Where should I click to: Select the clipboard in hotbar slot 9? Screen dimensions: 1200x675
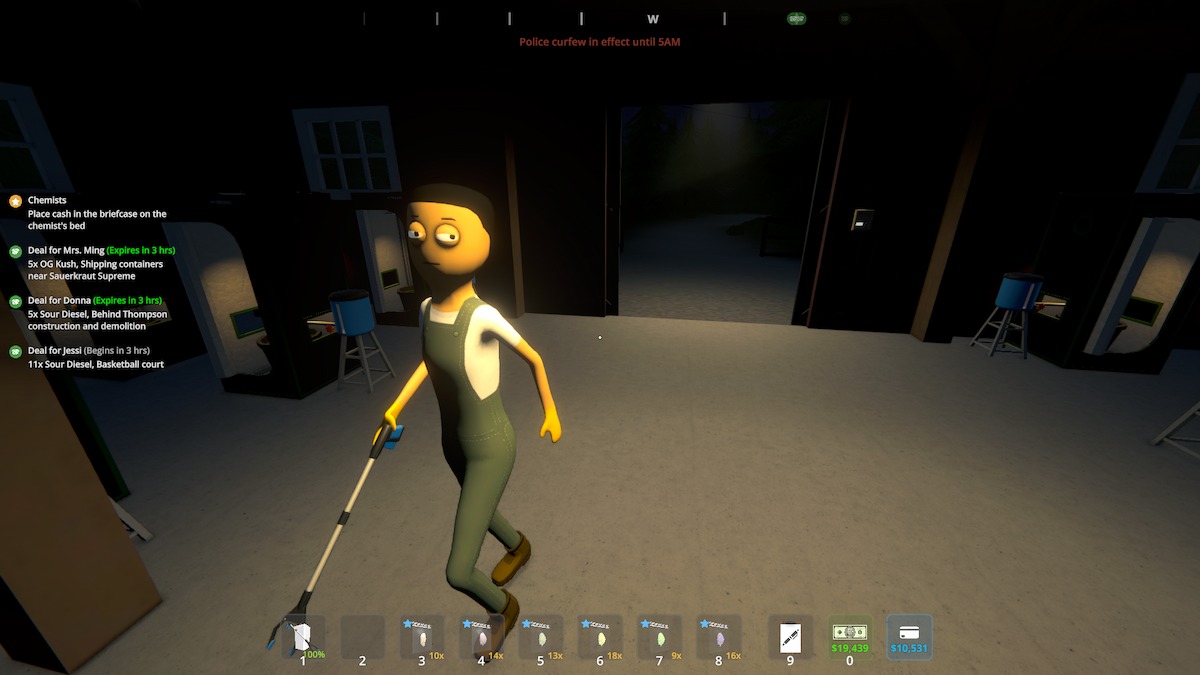pyautogui.click(x=790, y=636)
